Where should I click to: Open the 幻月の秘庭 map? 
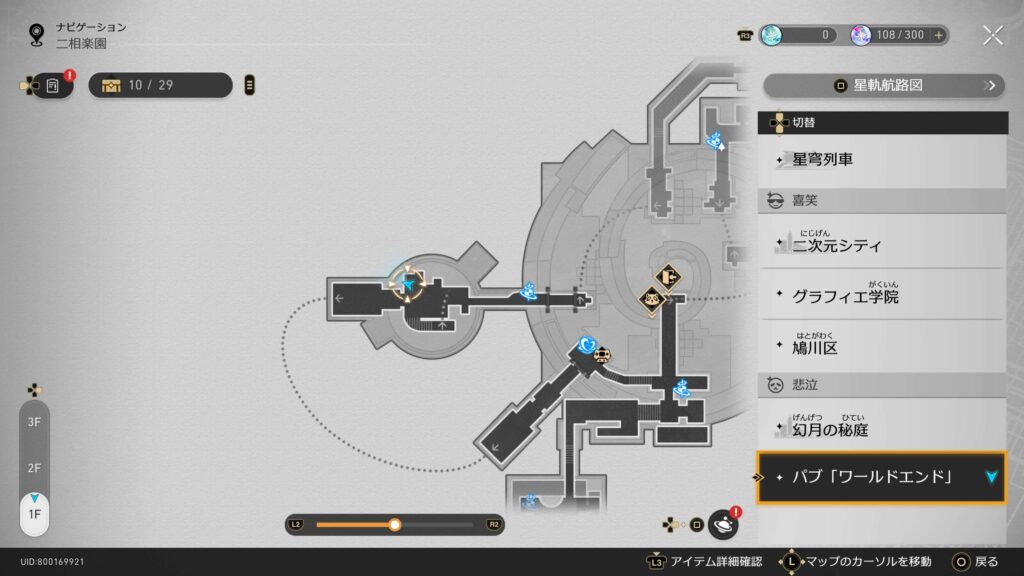click(x=882, y=429)
